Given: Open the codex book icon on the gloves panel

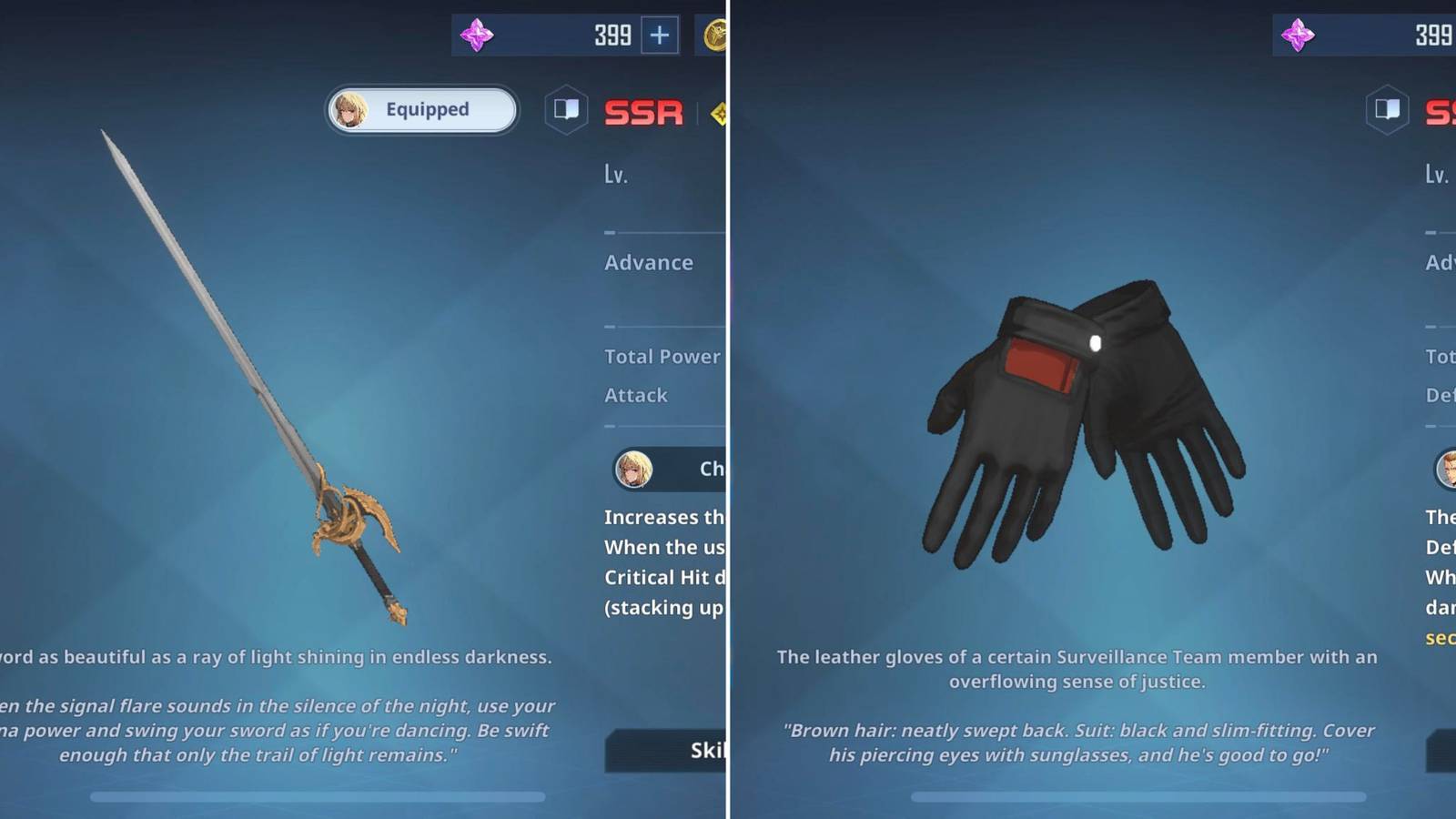Looking at the screenshot, I should tap(1387, 109).
